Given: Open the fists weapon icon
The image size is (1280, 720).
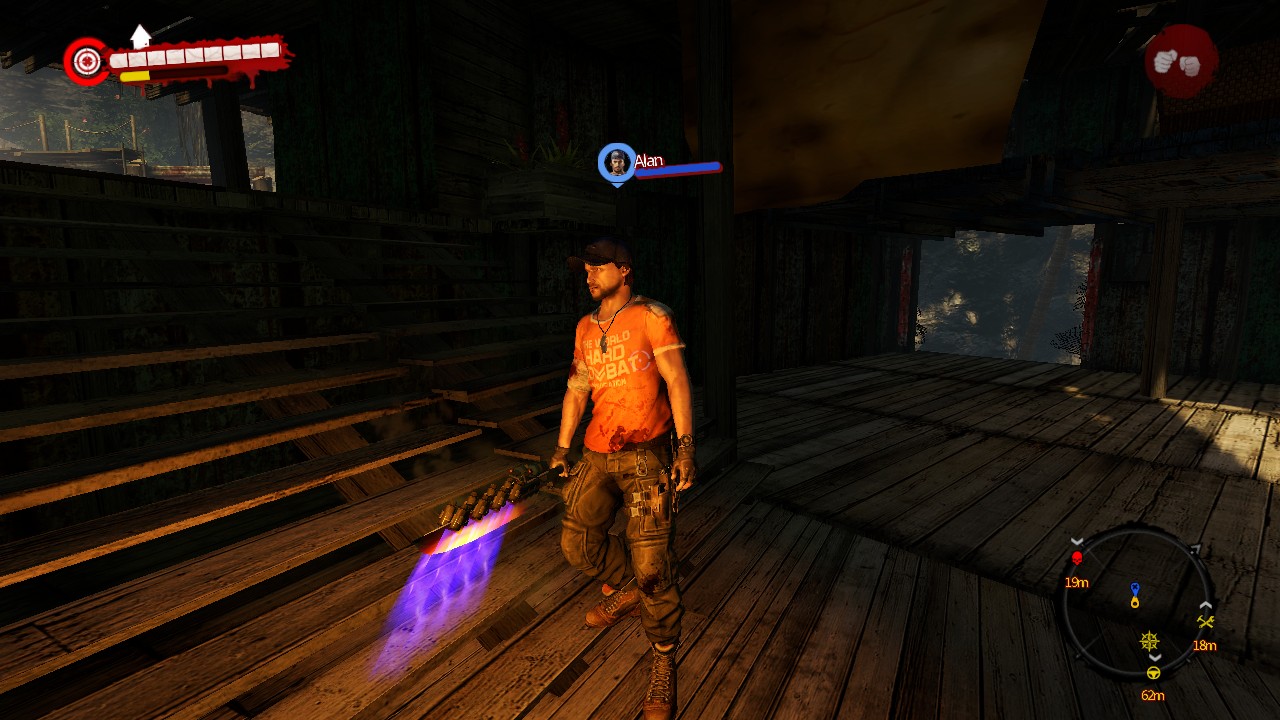Looking at the screenshot, I should pyautogui.click(x=1181, y=62).
